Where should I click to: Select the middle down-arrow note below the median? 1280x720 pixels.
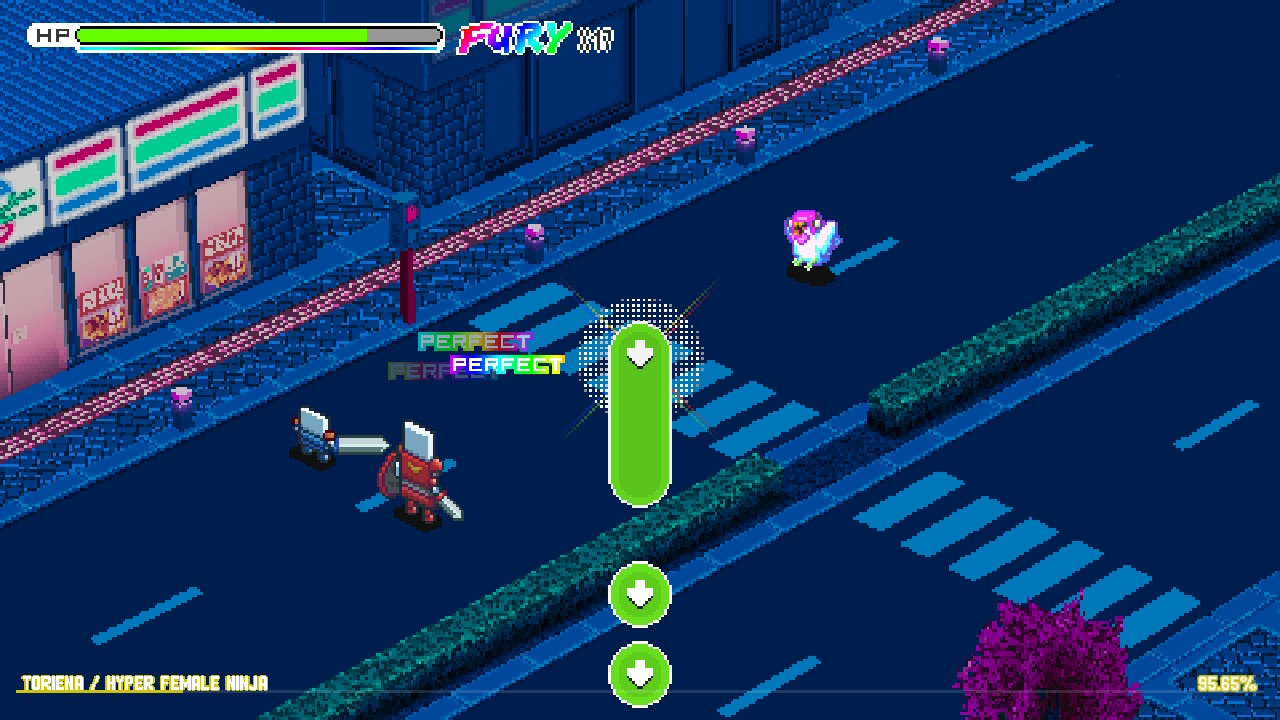click(640, 595)
